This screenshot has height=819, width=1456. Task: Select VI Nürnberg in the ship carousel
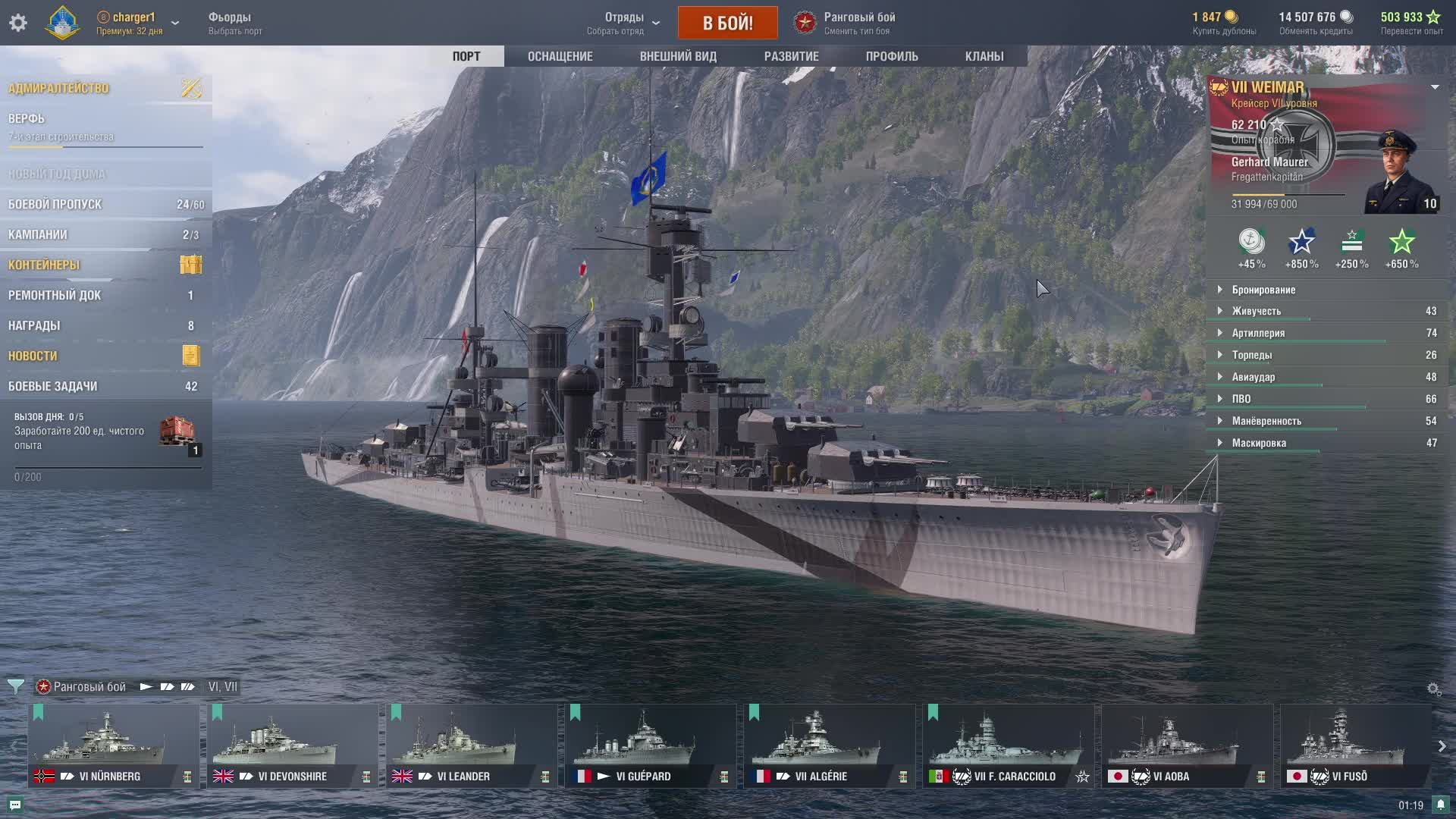pyautogui.click(x=114, y=745)
